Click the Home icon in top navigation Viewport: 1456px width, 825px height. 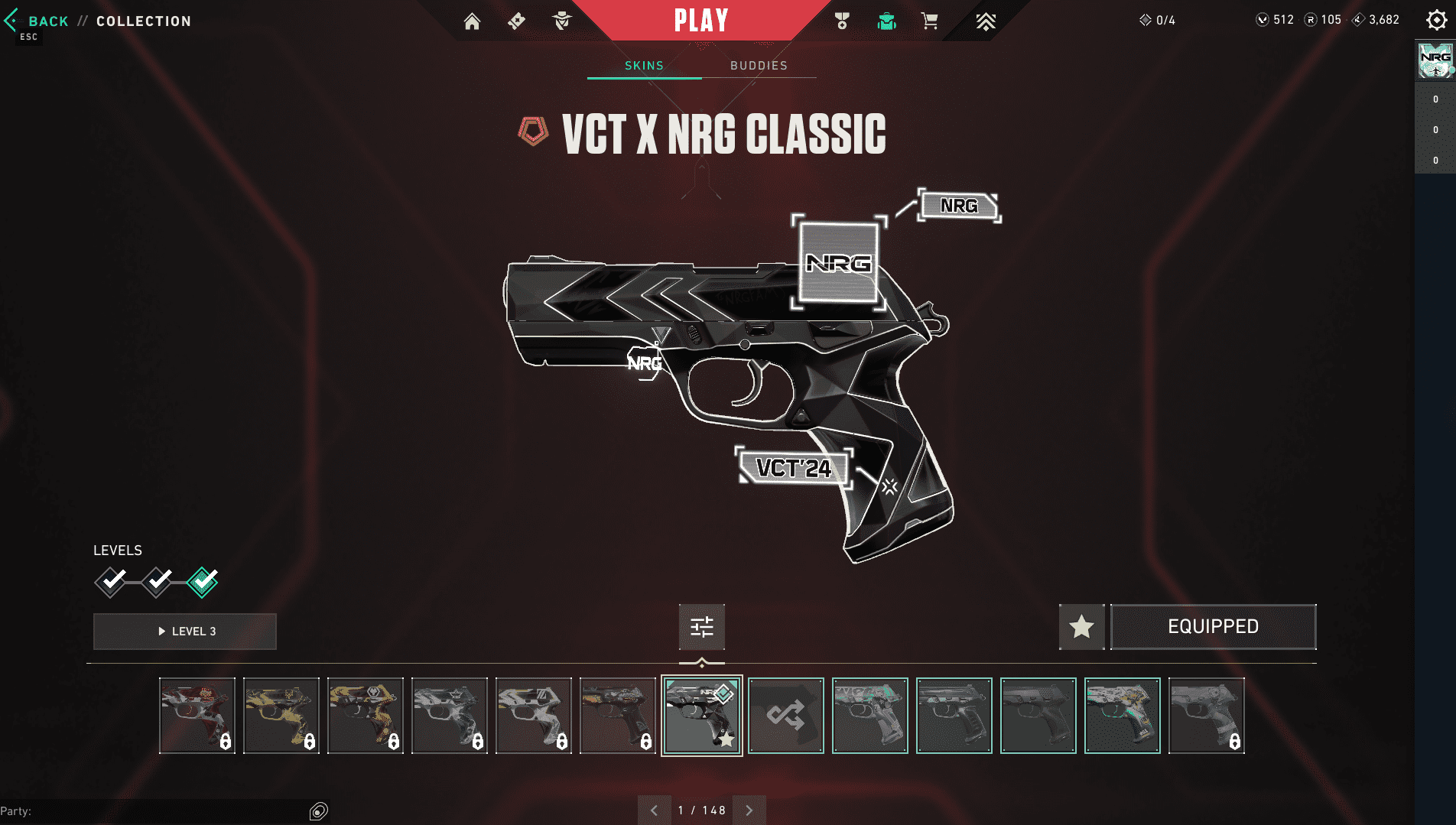(x=472, y=21)
